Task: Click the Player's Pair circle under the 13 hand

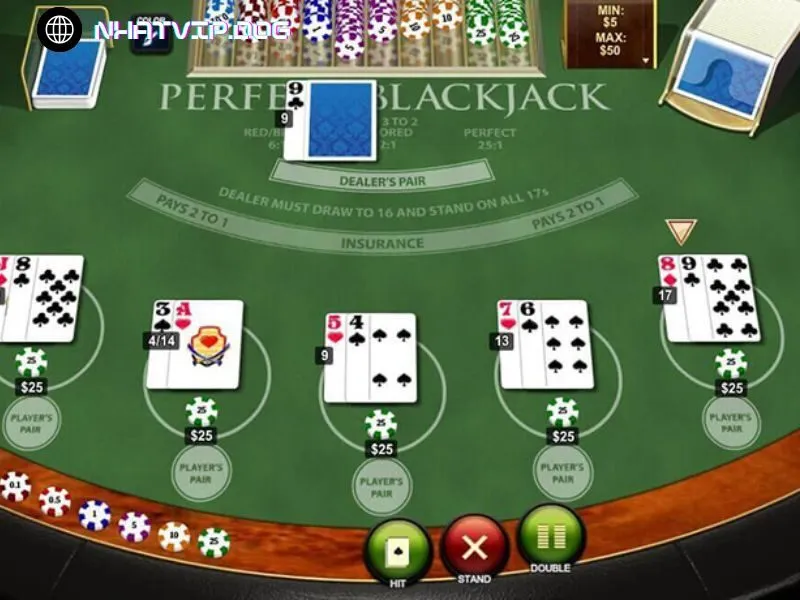Action: (564, 472)
